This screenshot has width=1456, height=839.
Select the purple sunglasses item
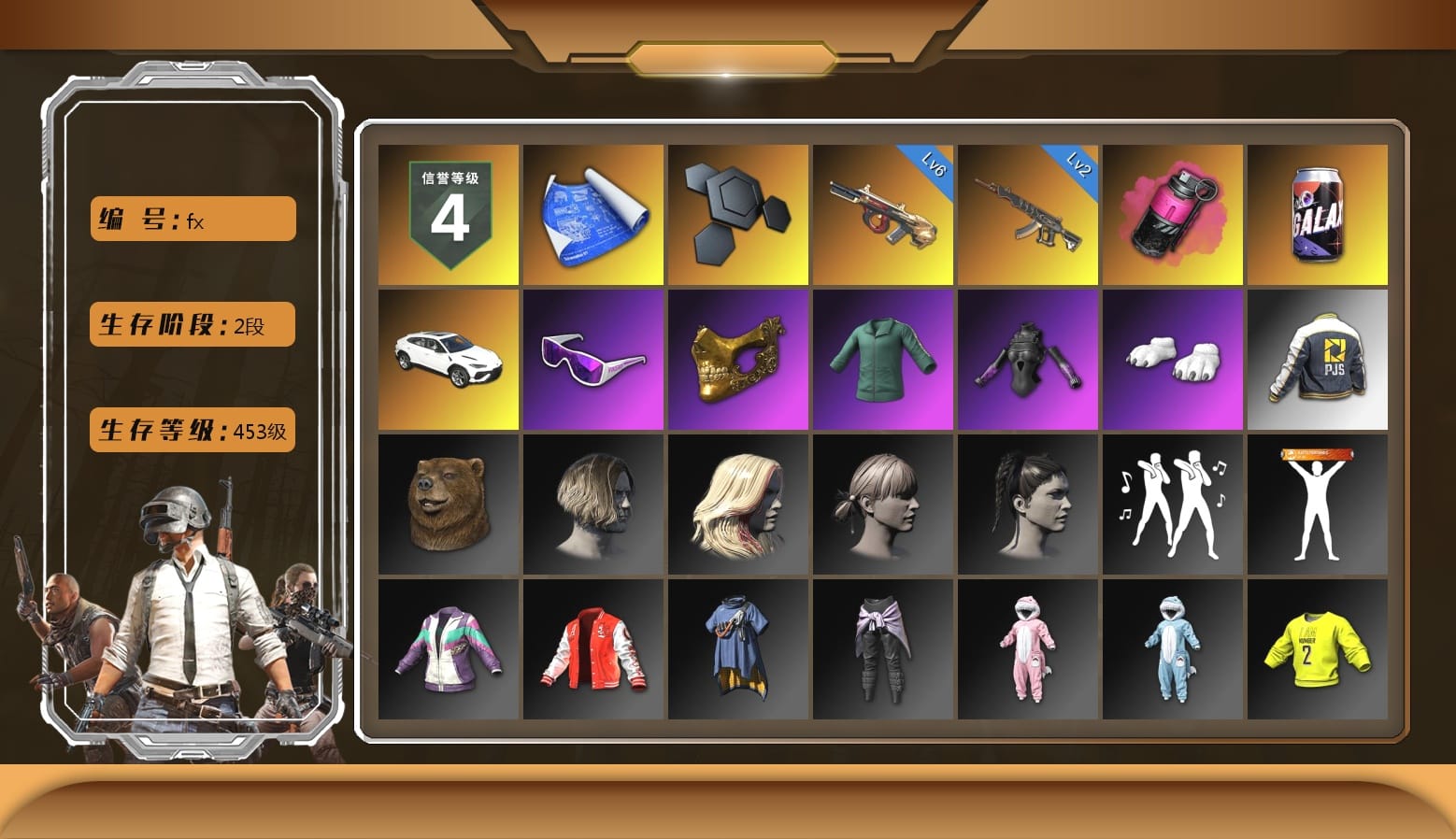pos(592,359)
